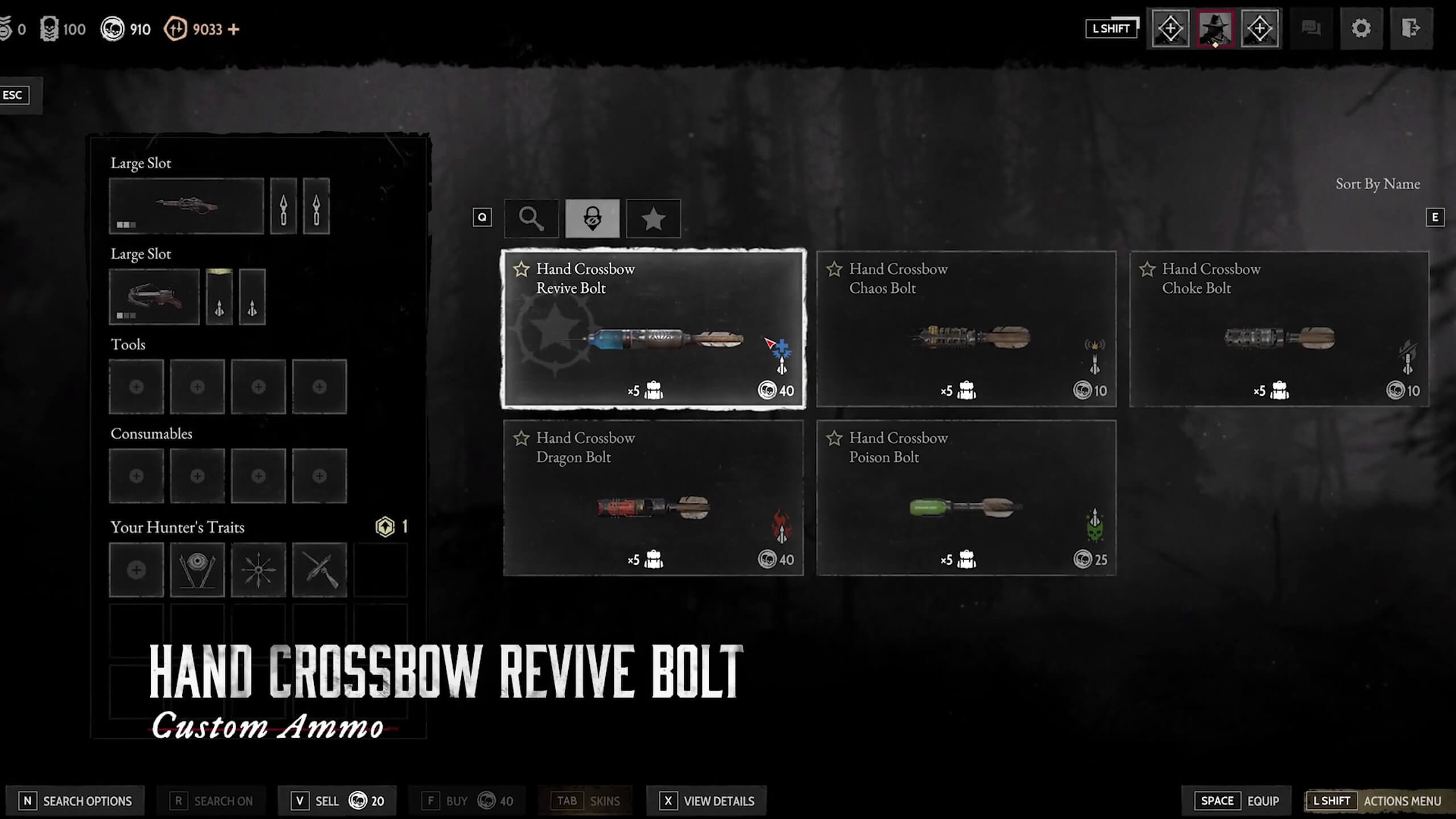This screenshot has height=819, width=1456.
Task: Open the gear settings menu
Action: [1361, 28]
